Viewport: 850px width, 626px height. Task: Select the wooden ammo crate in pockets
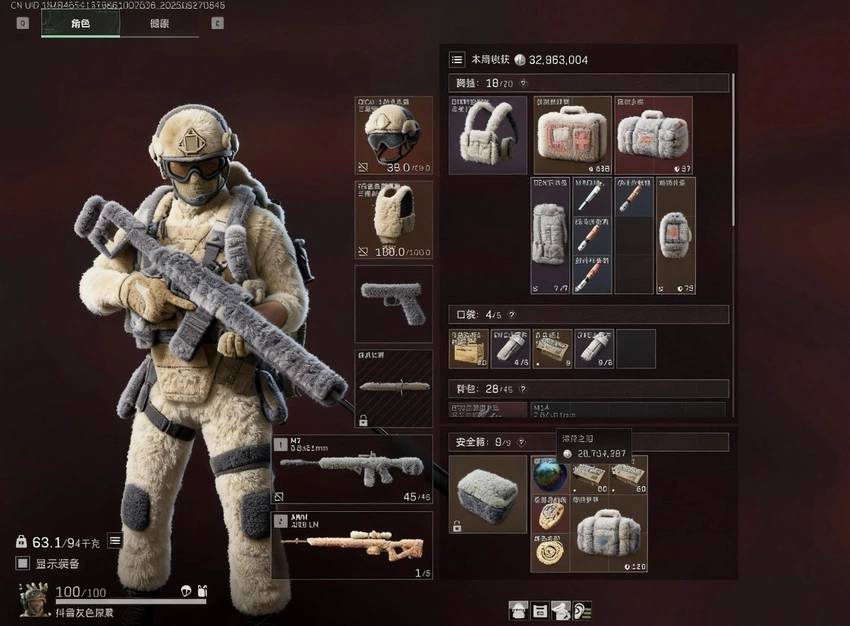coord(468,348)
